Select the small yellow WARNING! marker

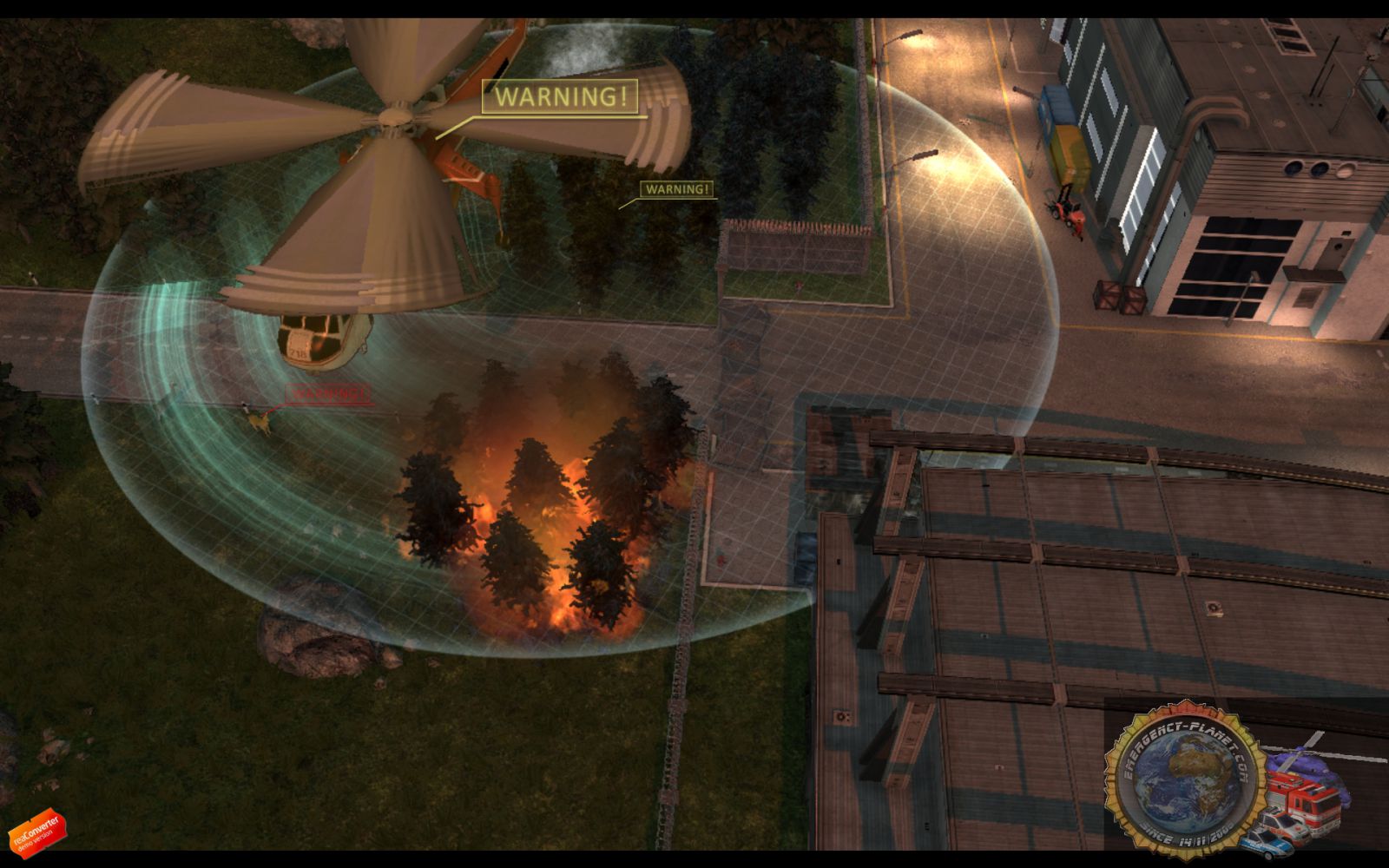click(x=678, y=189)
